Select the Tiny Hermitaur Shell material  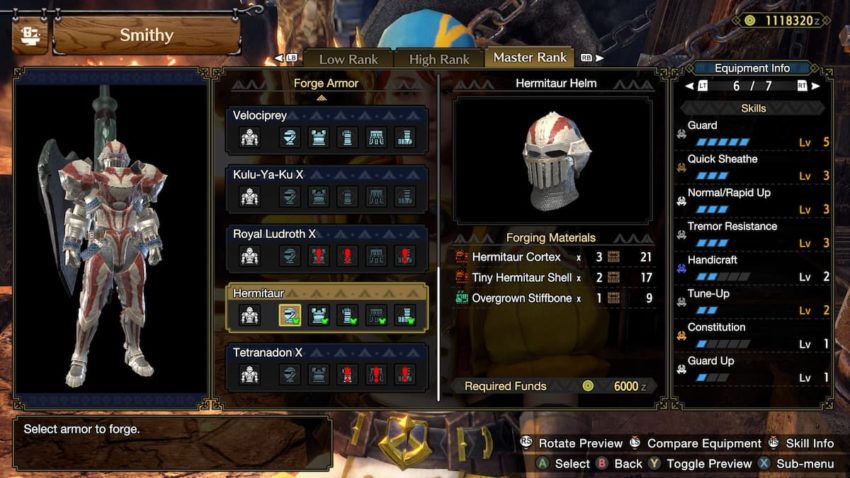(x=554, y=277)
